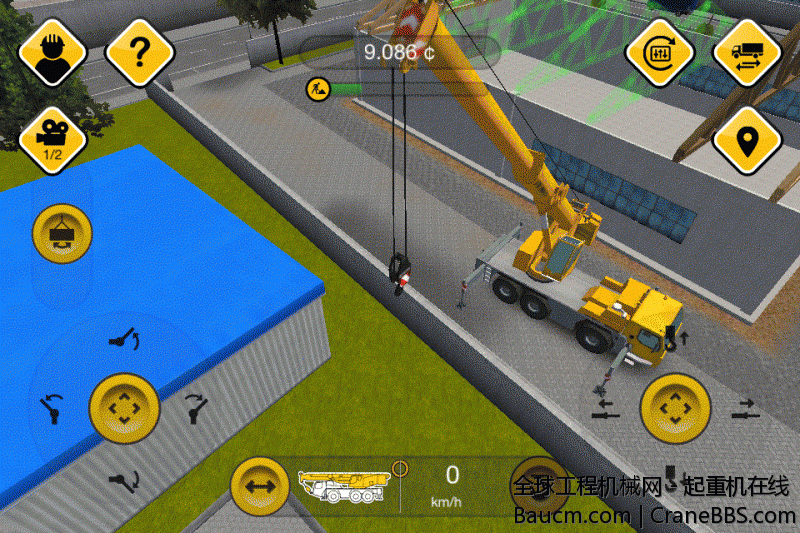Click the boom control joystick knob
This screenshot has width=800, height=533.
[x=125, y=408]
